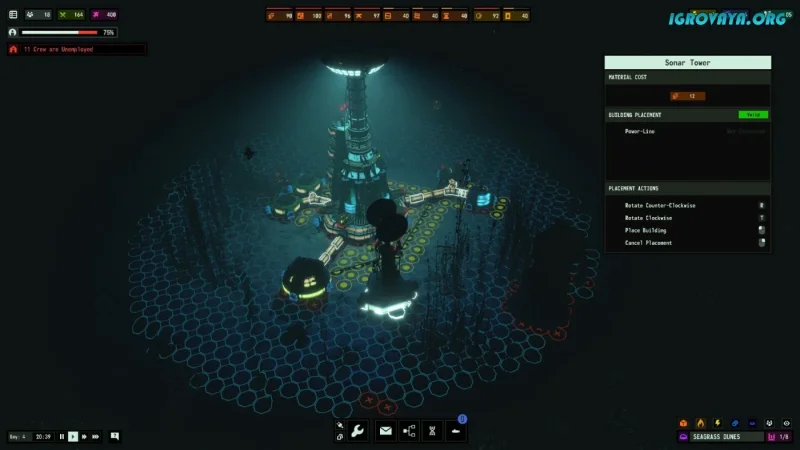Toggle the flame heat overlay
Image resolution: width=800 pixels, height=450 pixels.
[x=700, y=423]
